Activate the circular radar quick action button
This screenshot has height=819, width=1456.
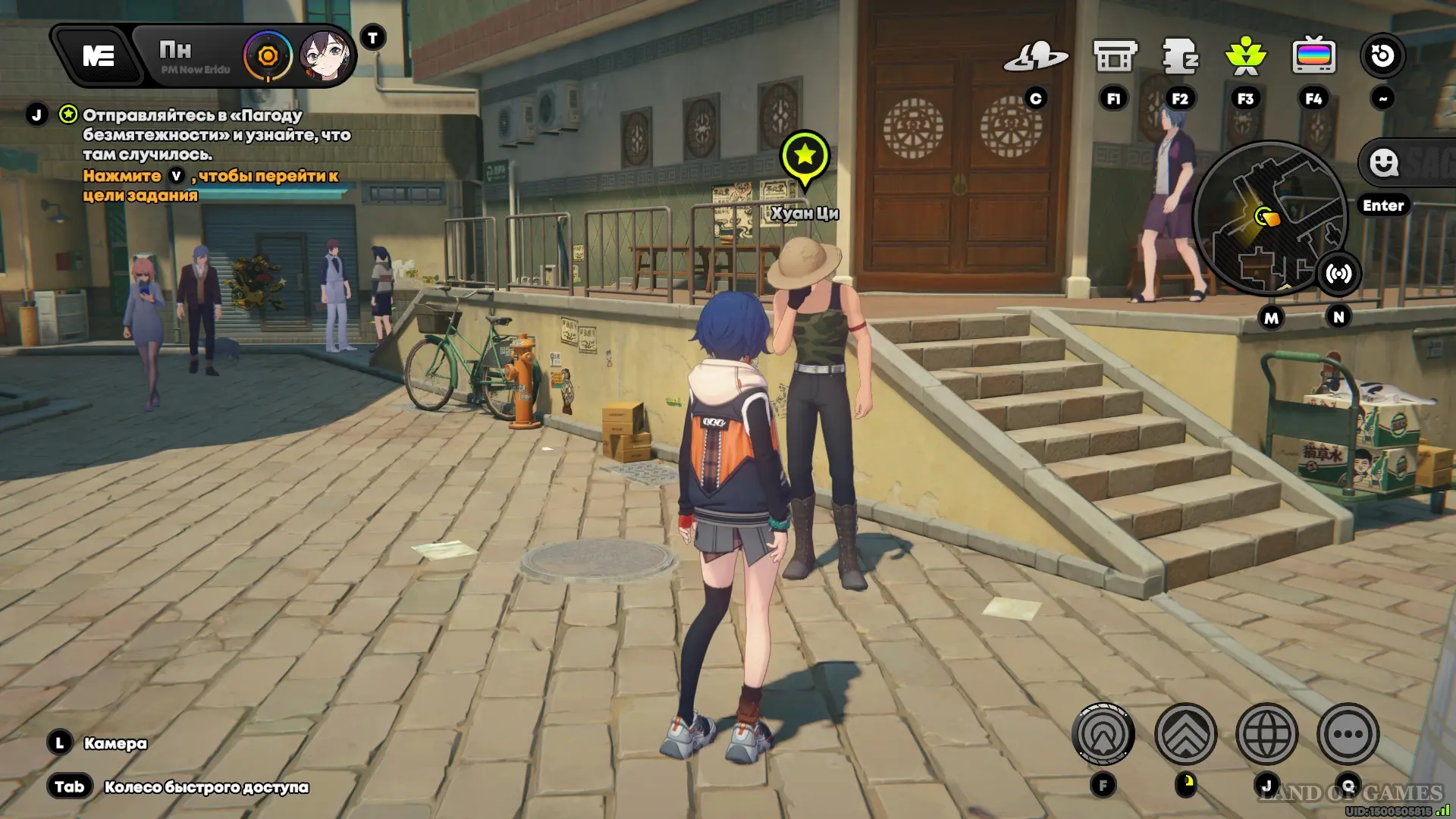point(1103,734)
